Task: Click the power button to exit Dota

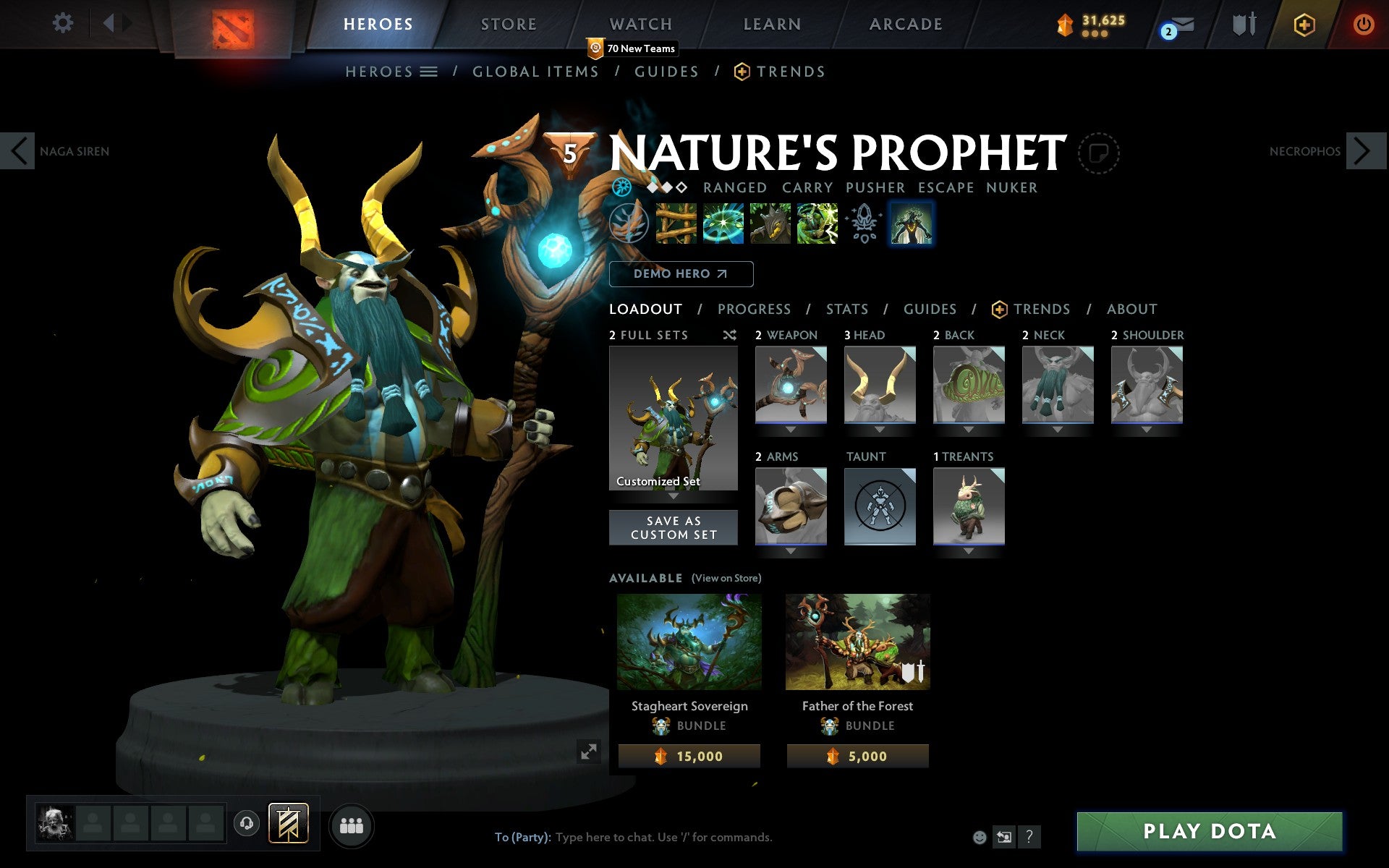Action: pyautogui.click(x=1363, y=22)
